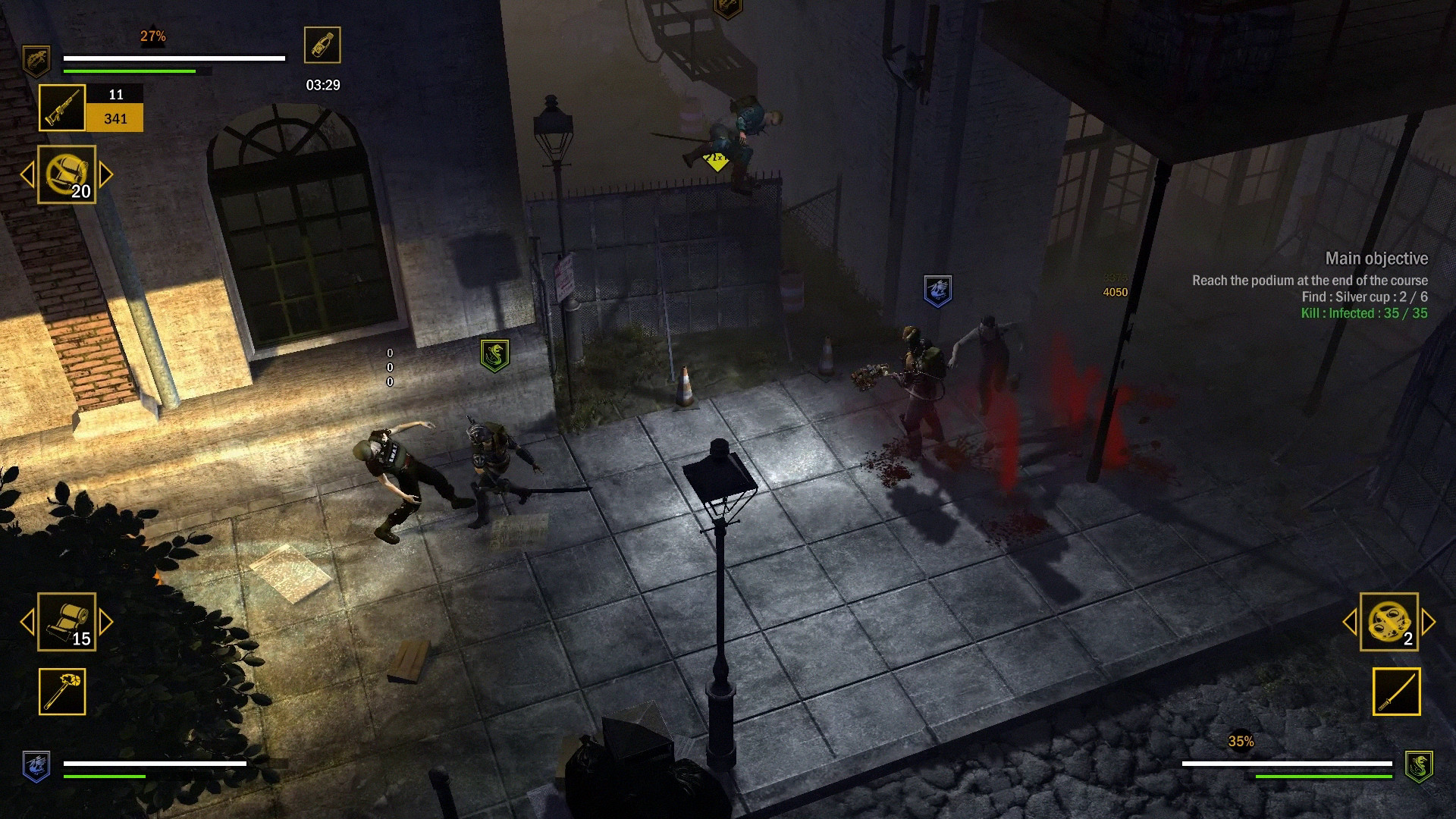This screenshot has width=1456, height=819.
Task: Use the bandage roll item with count 15
Action: tap(67, 622)
